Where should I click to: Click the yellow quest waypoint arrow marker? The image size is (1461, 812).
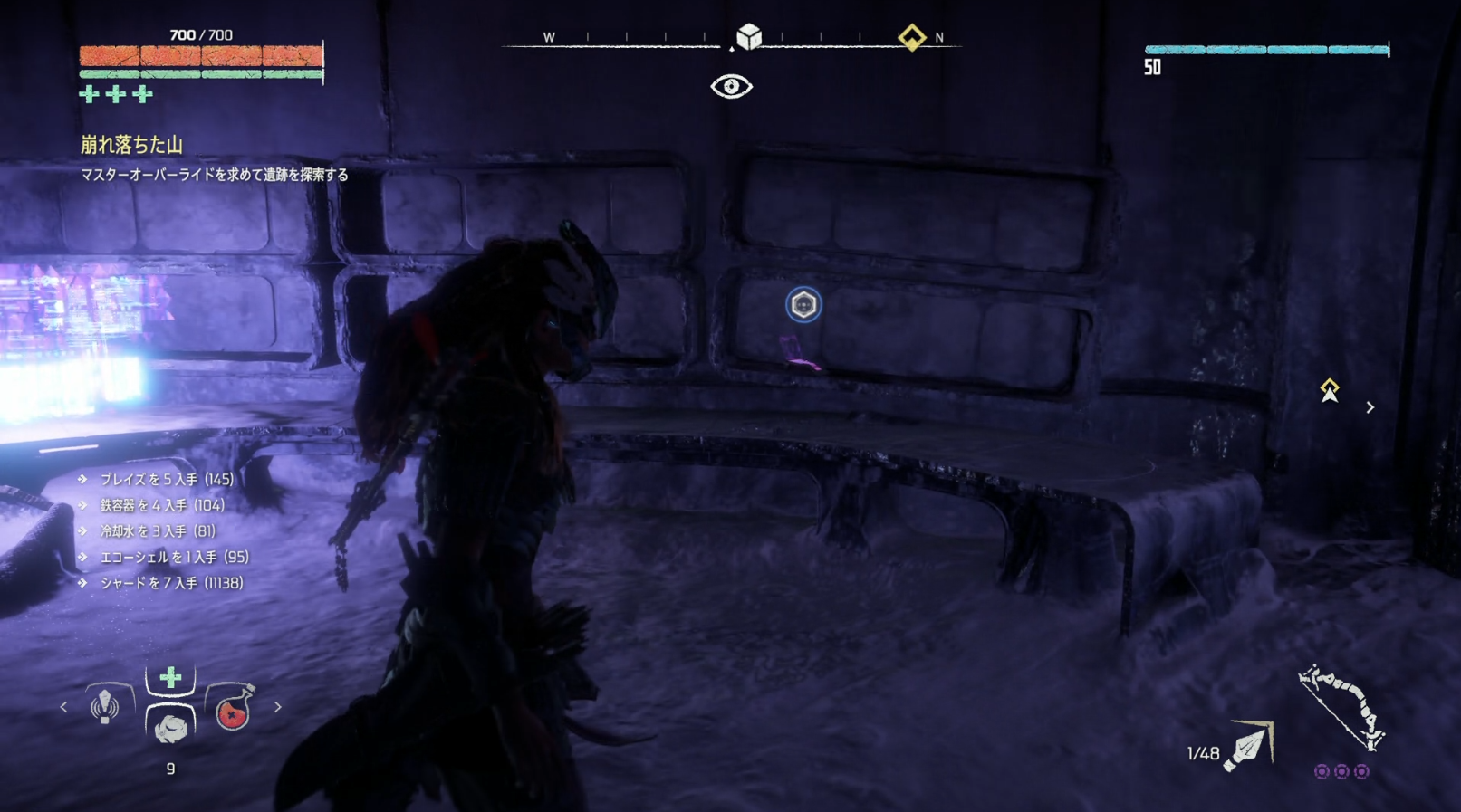click(x=1329, y=390)
